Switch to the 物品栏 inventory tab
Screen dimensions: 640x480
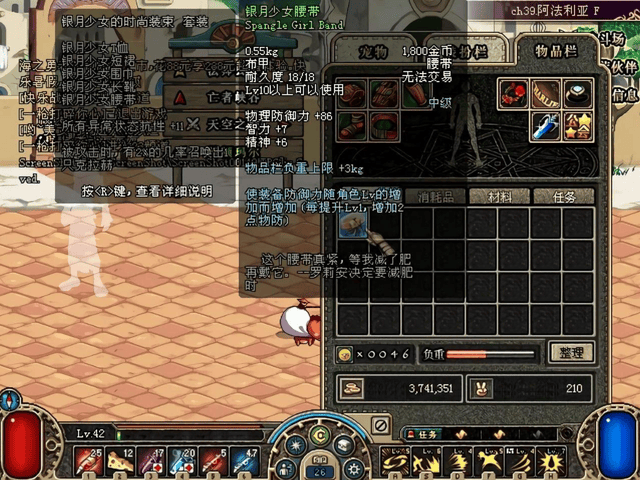562,52
